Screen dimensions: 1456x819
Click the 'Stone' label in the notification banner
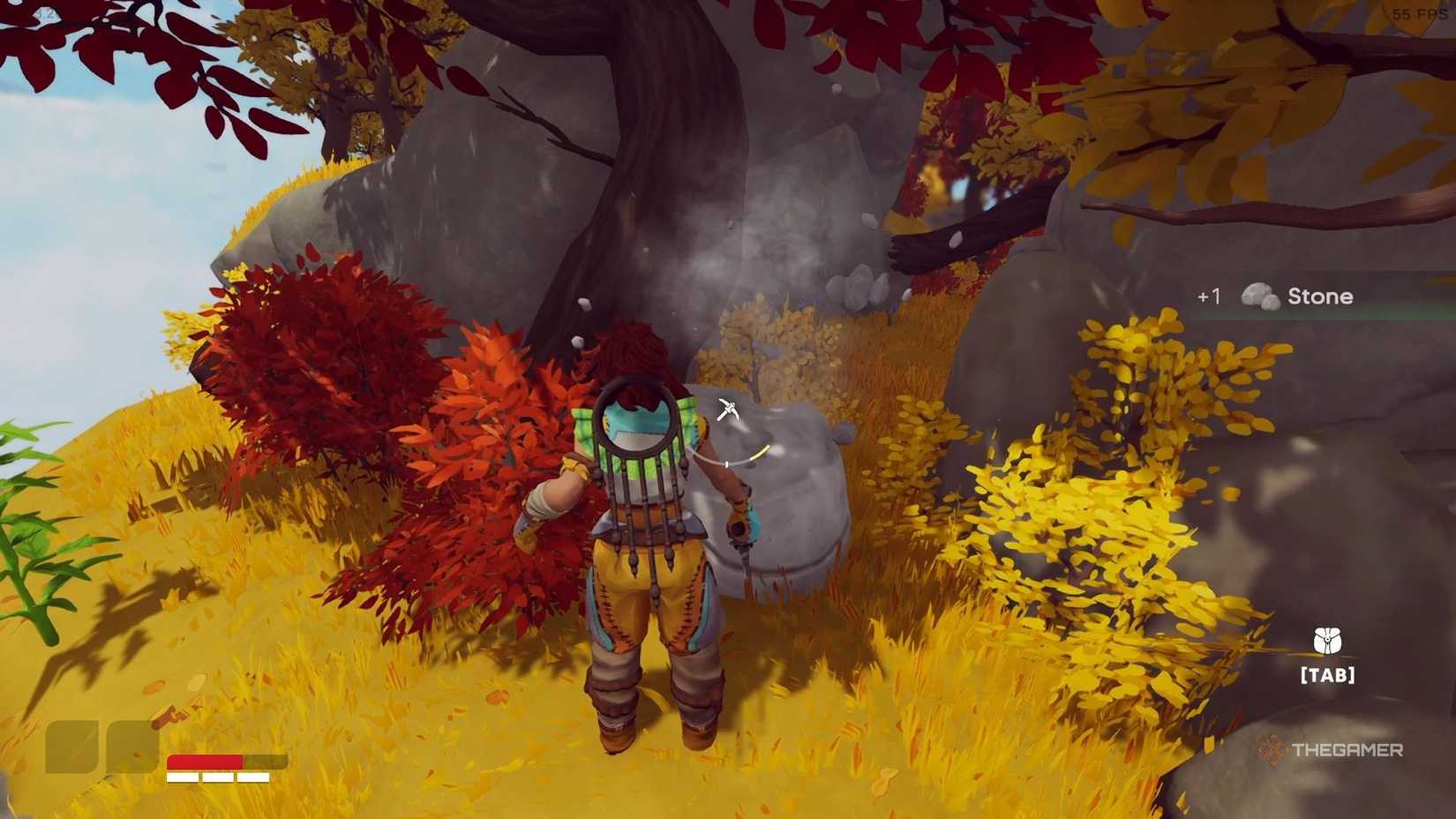click(x=1321, y=297)
